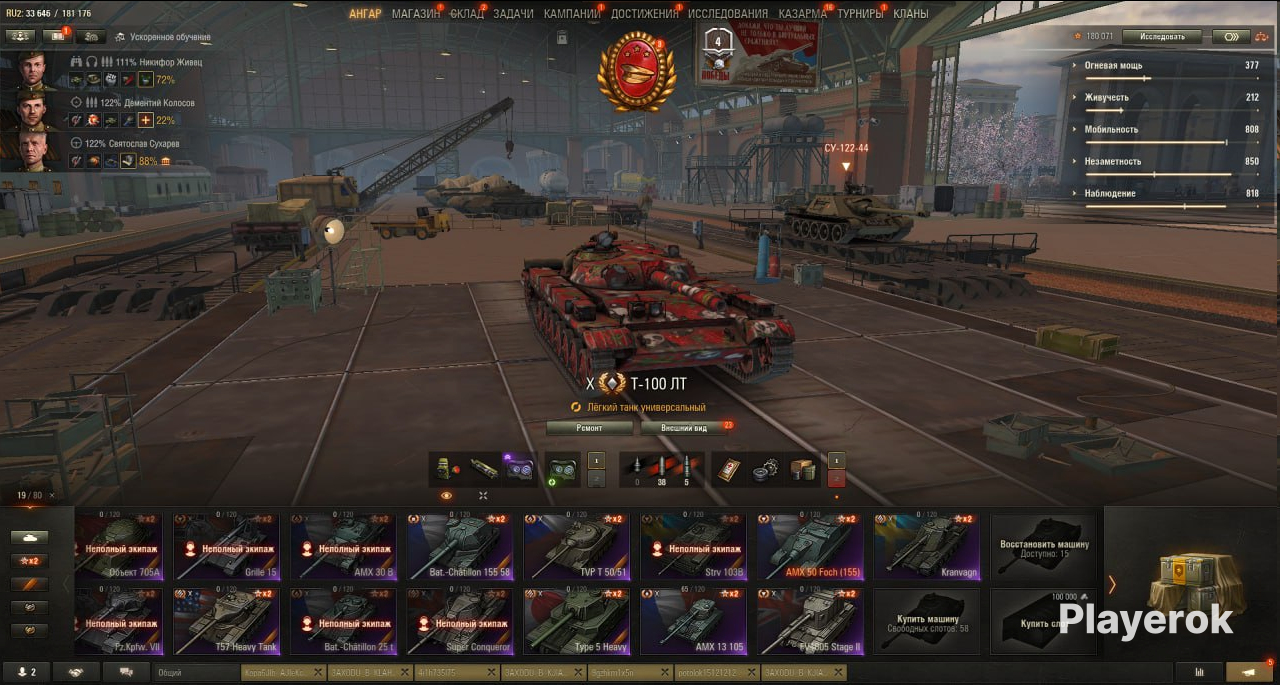Go to the КАМПАНИИ tab
Image resolution: width=1280 pixels, height=685 pixels.
coord(572,14)
